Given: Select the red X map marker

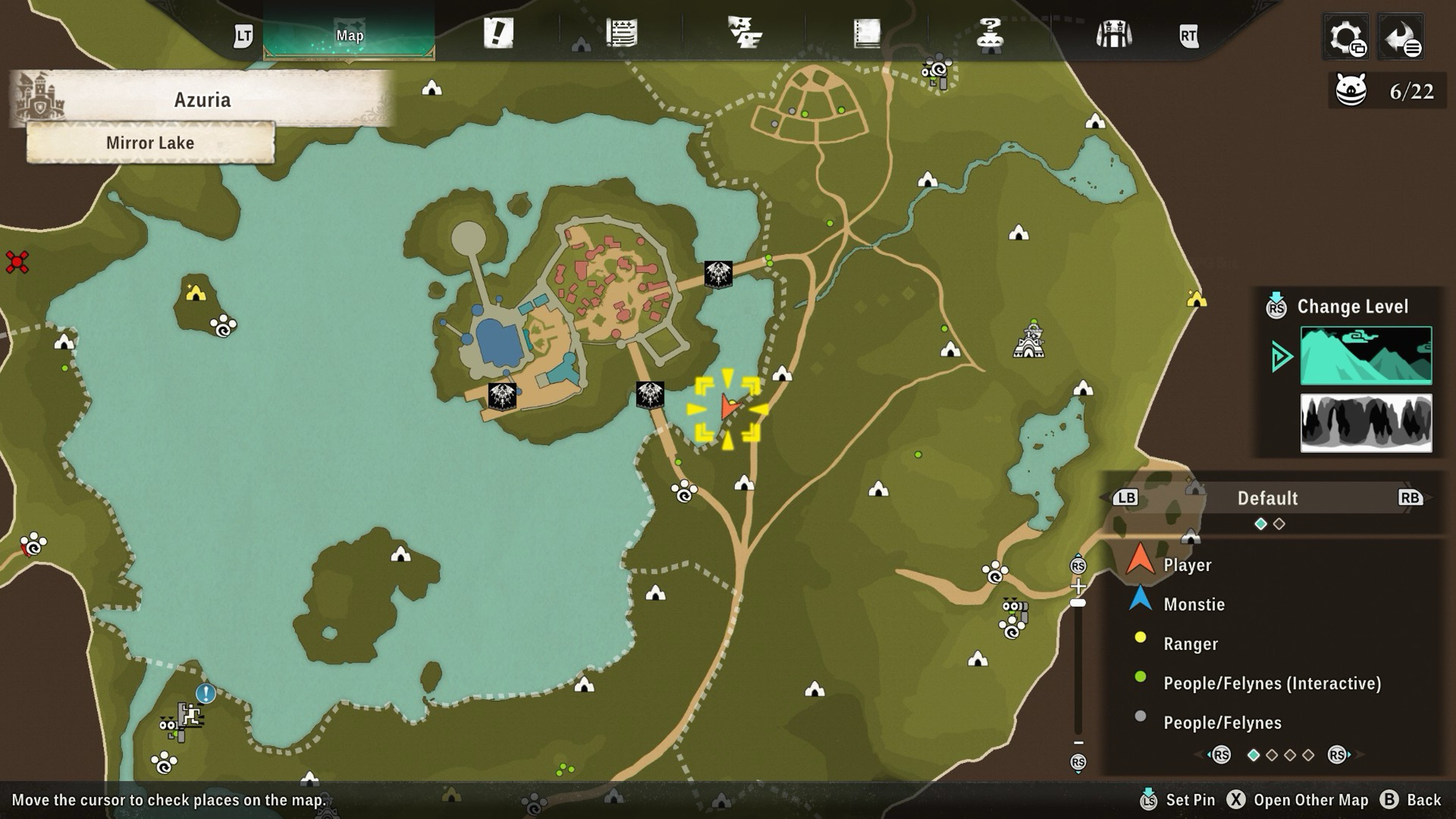Looking at the screenshot, I should point(17,262).
